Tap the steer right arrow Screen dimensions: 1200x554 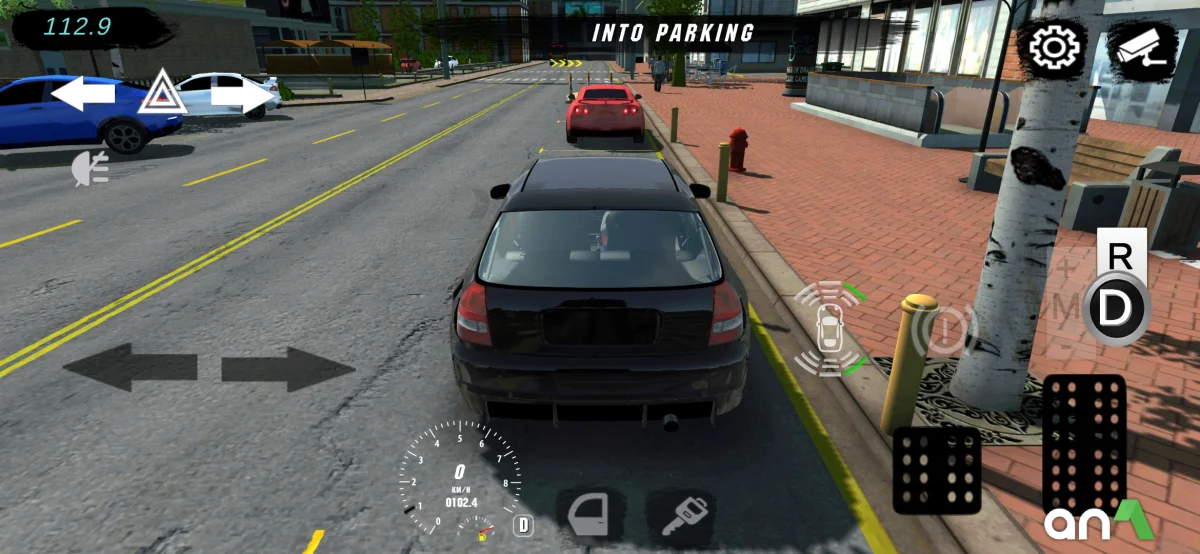[x=288, y=367]
